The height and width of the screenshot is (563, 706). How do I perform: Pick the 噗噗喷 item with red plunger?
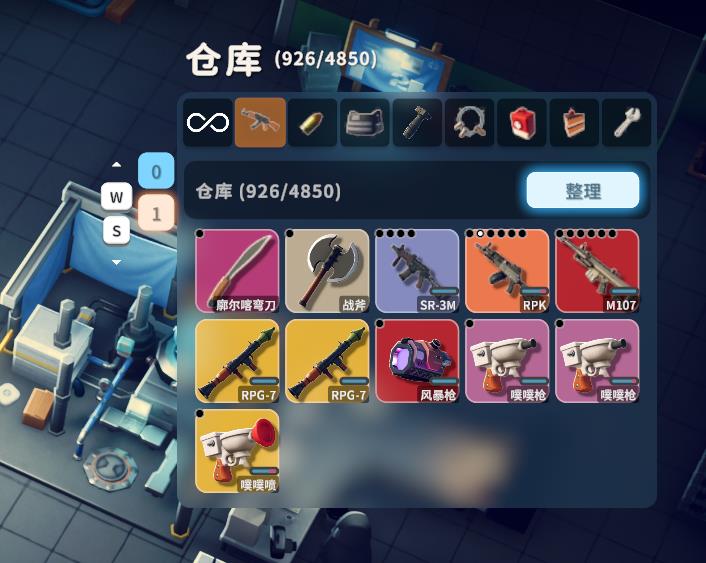coord(237,450)
